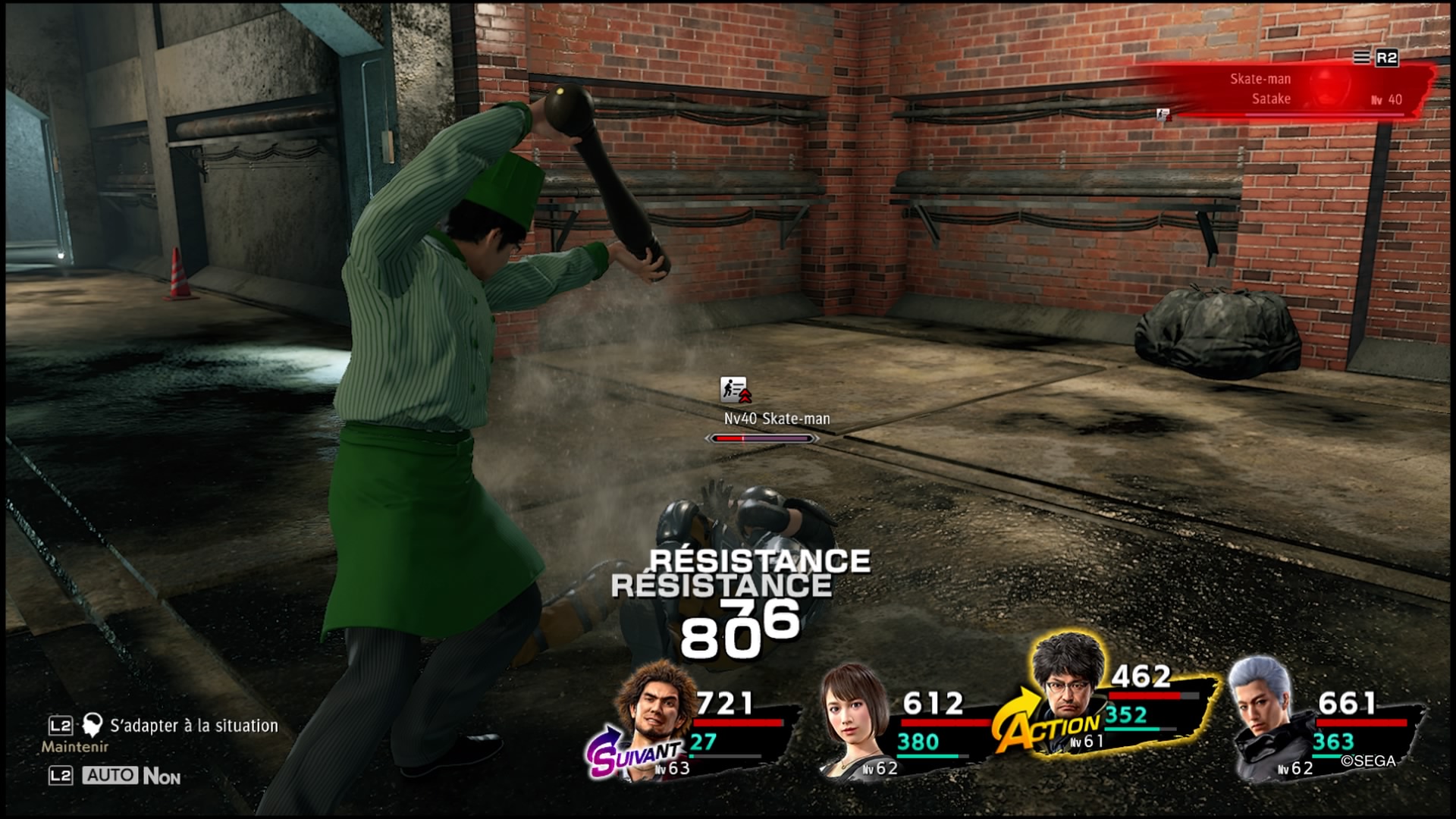1456x819 pixels.
Task: Inspect the status effect icon above Skate-man
Action: (733, 390)
